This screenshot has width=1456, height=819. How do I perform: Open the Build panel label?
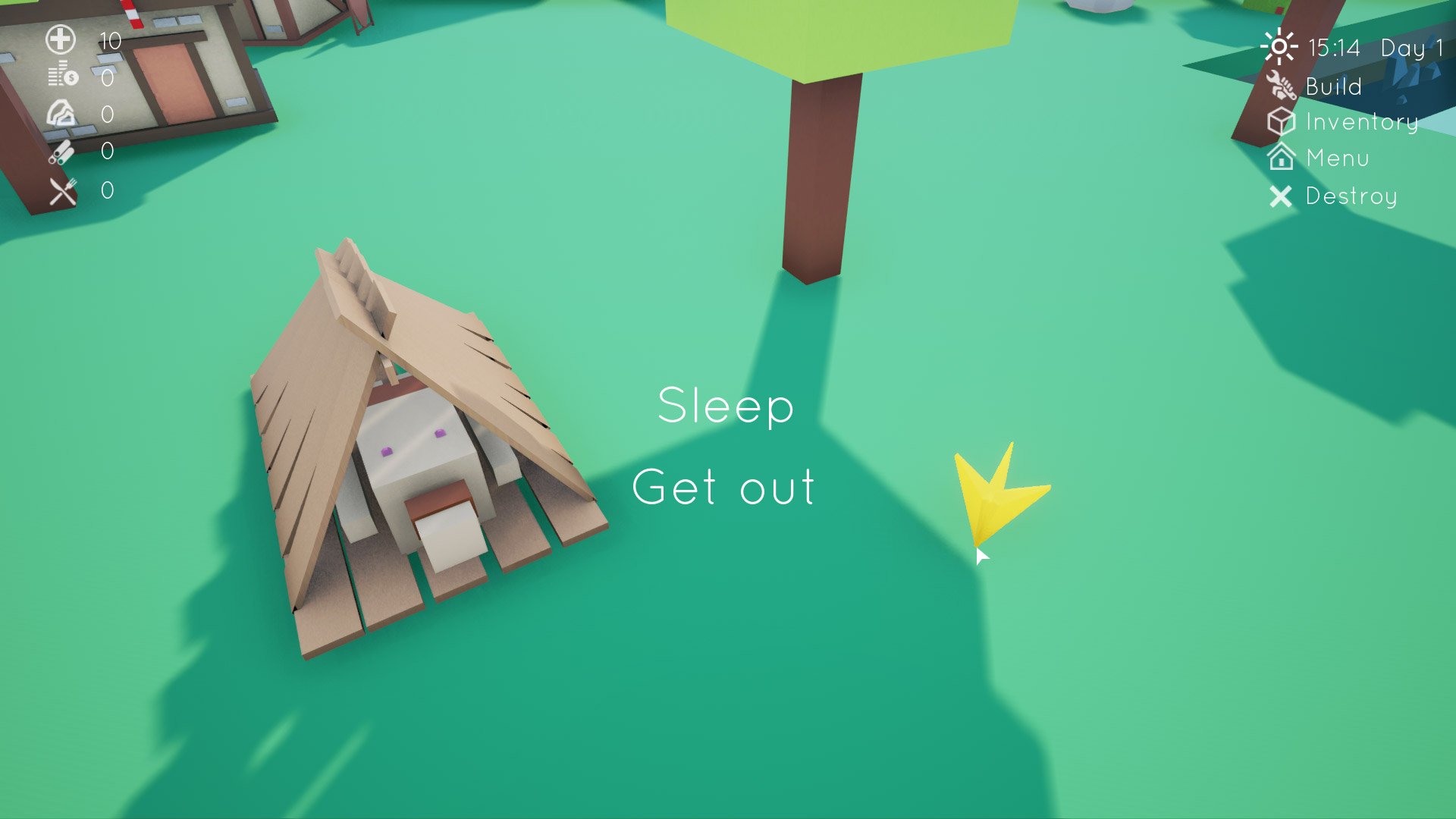[1332, 86]
